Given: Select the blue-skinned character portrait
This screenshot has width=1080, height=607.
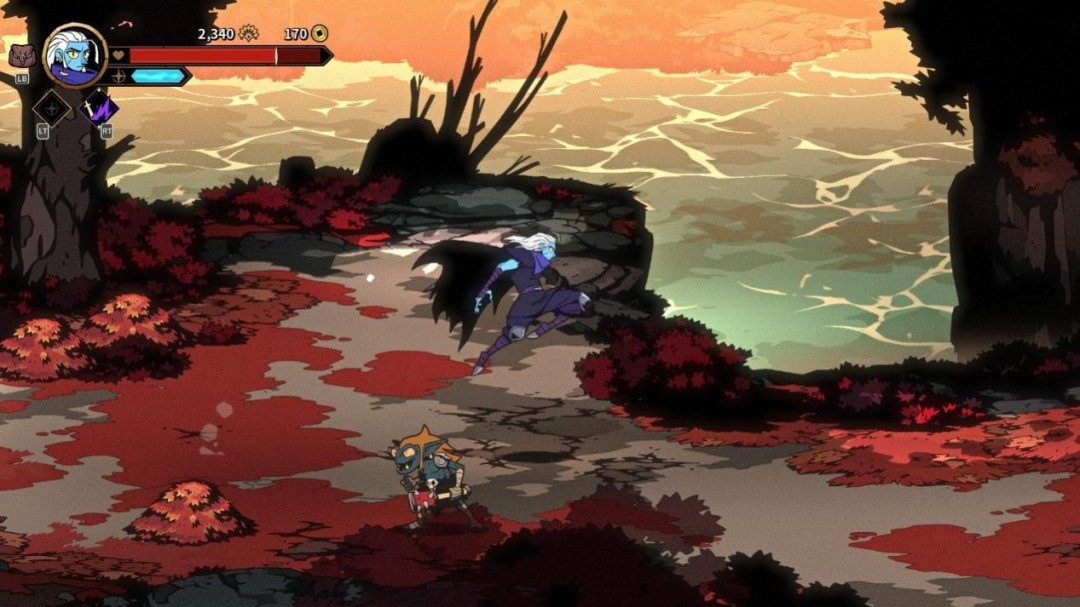Looking at the screenshot, I should (x=75, y=56).
